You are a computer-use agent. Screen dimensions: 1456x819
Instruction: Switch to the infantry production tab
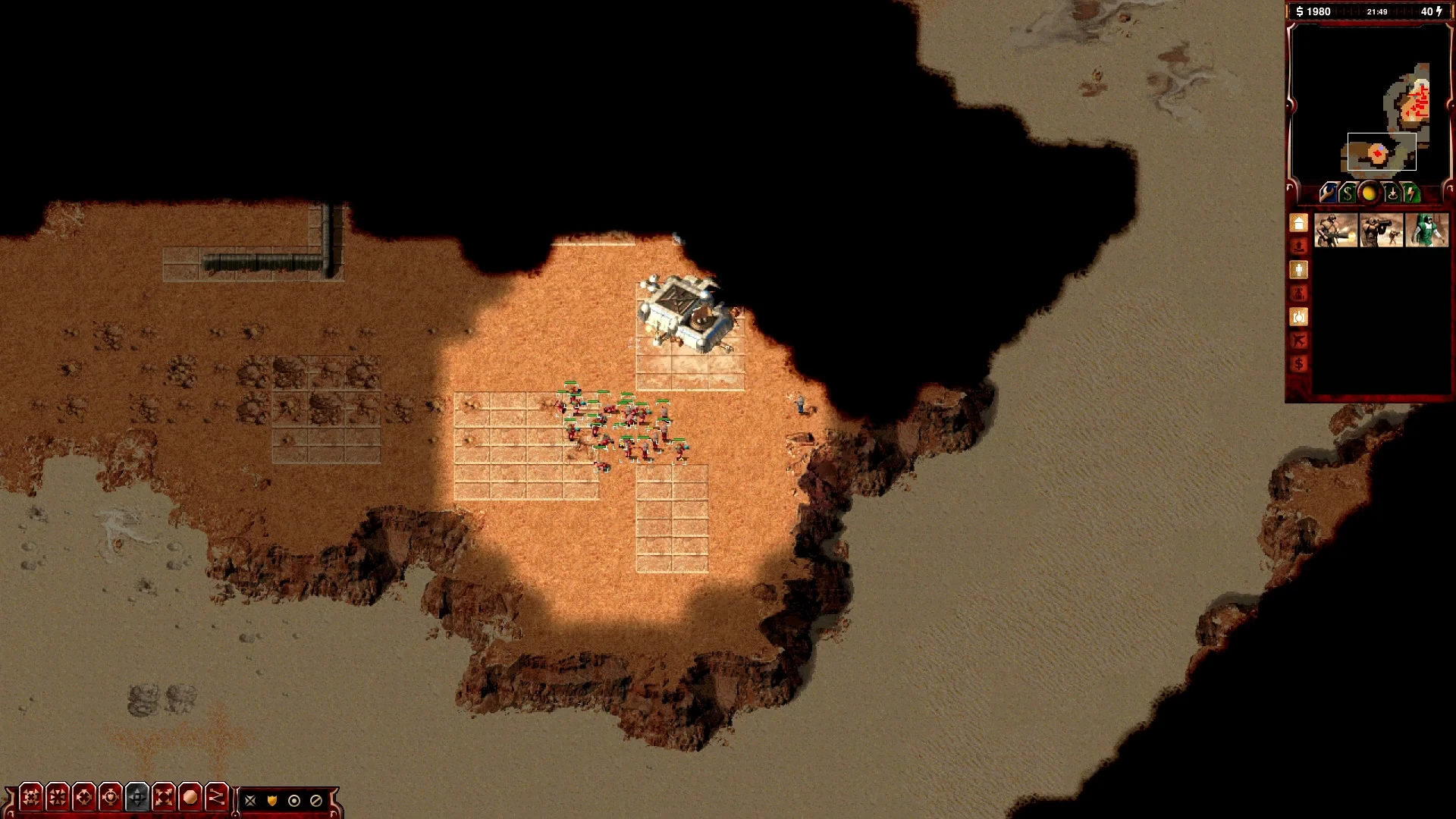[1299, 270]
